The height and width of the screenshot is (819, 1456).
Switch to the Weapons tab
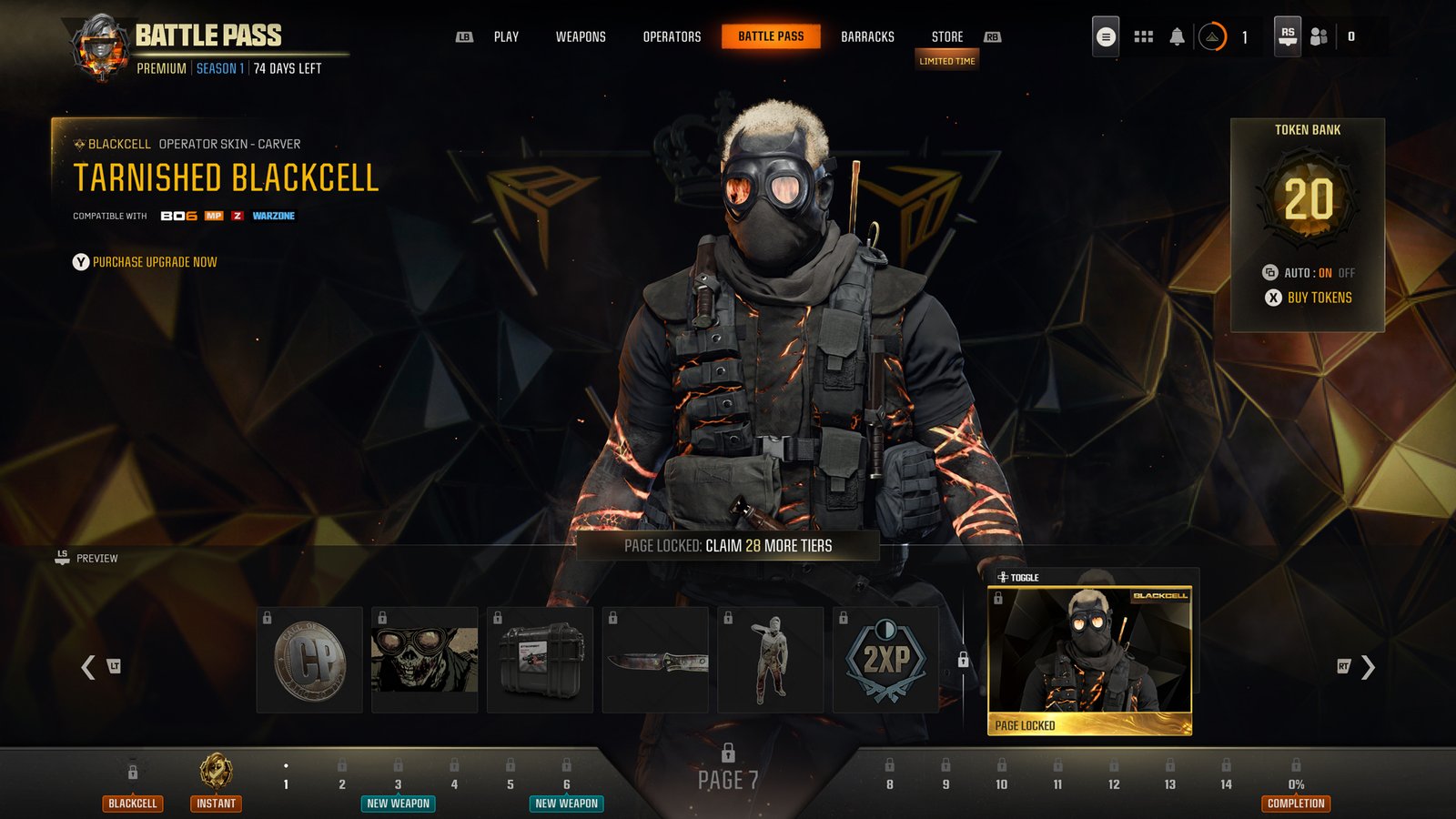pos(580,37)
